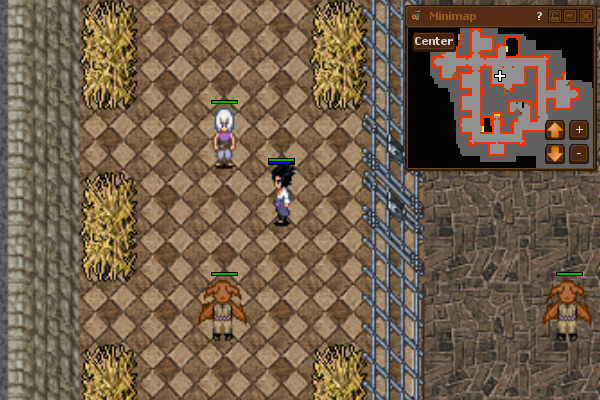
Task: Click the minimap display at the white cross
Action: pyautogui.click(x=500, y=76)
